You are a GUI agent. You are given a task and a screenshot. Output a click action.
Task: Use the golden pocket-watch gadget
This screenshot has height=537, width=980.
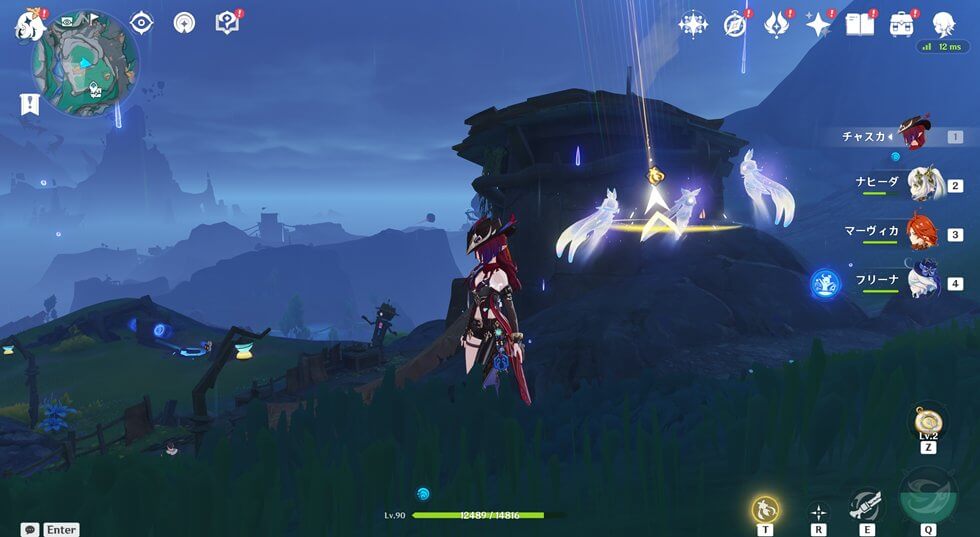(x=928, y=422)
